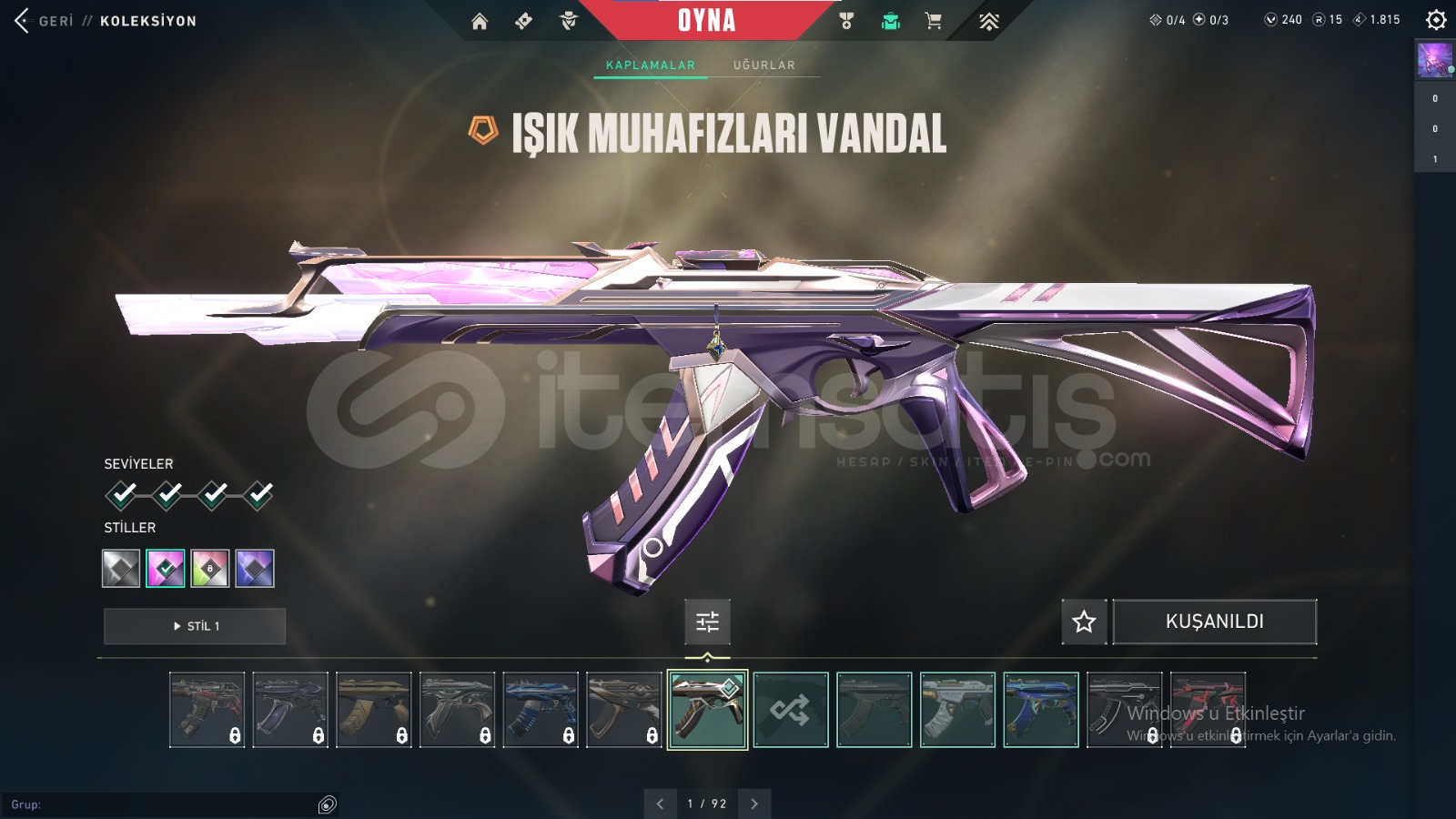Select the grey default style swatch
The width and height of the screenshot is (1456, 819).
[121, 569]
